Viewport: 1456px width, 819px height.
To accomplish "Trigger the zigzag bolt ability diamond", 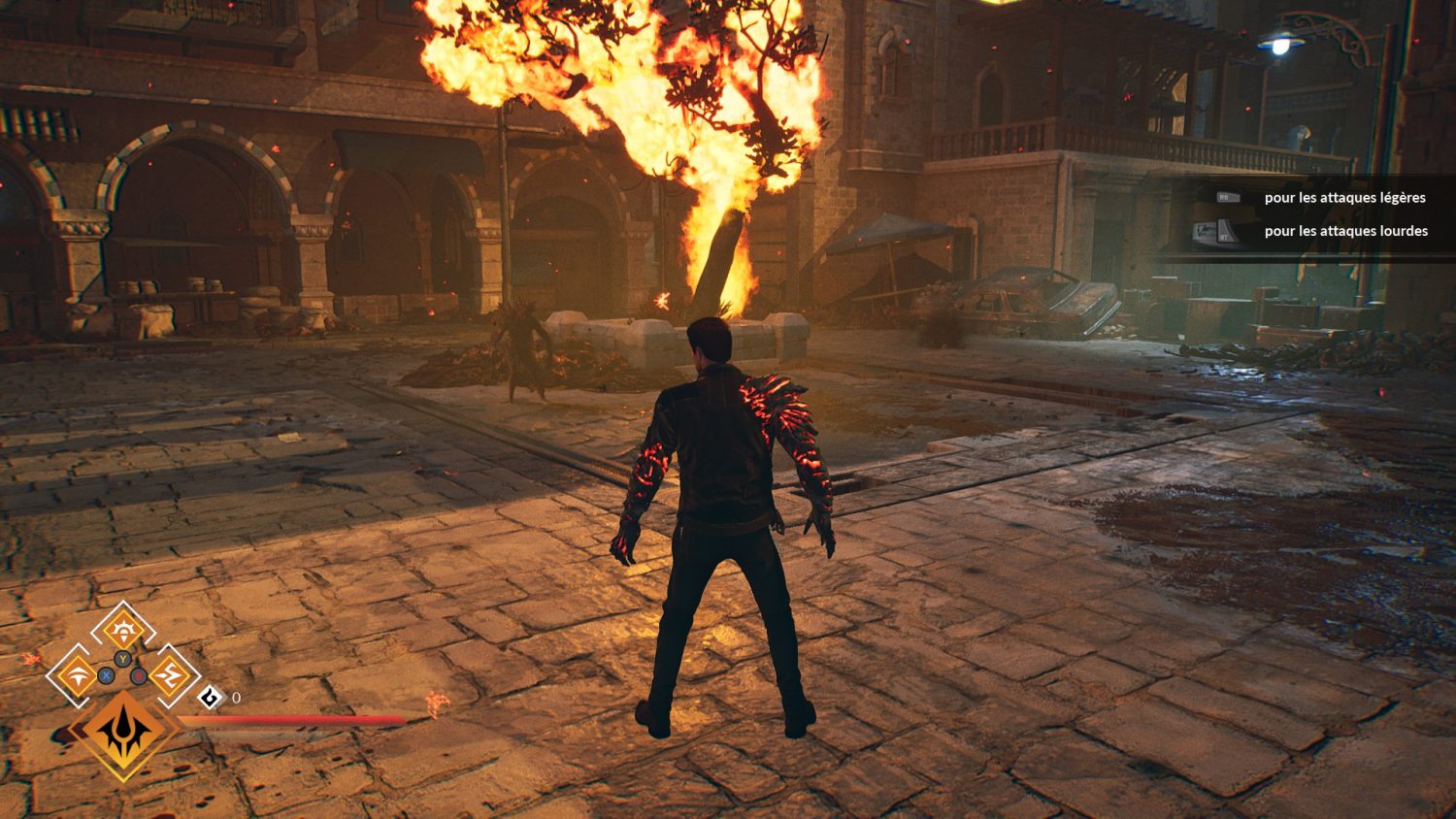I will point(170,675).
